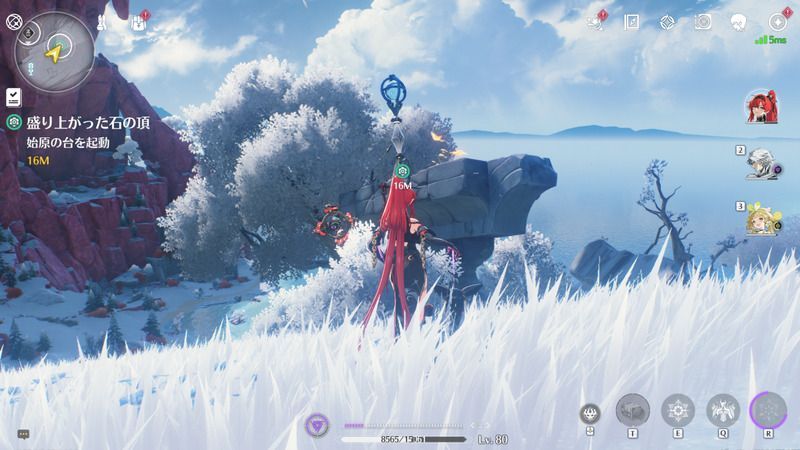Open the first top-right icon with red badge

tap(597, 21)
